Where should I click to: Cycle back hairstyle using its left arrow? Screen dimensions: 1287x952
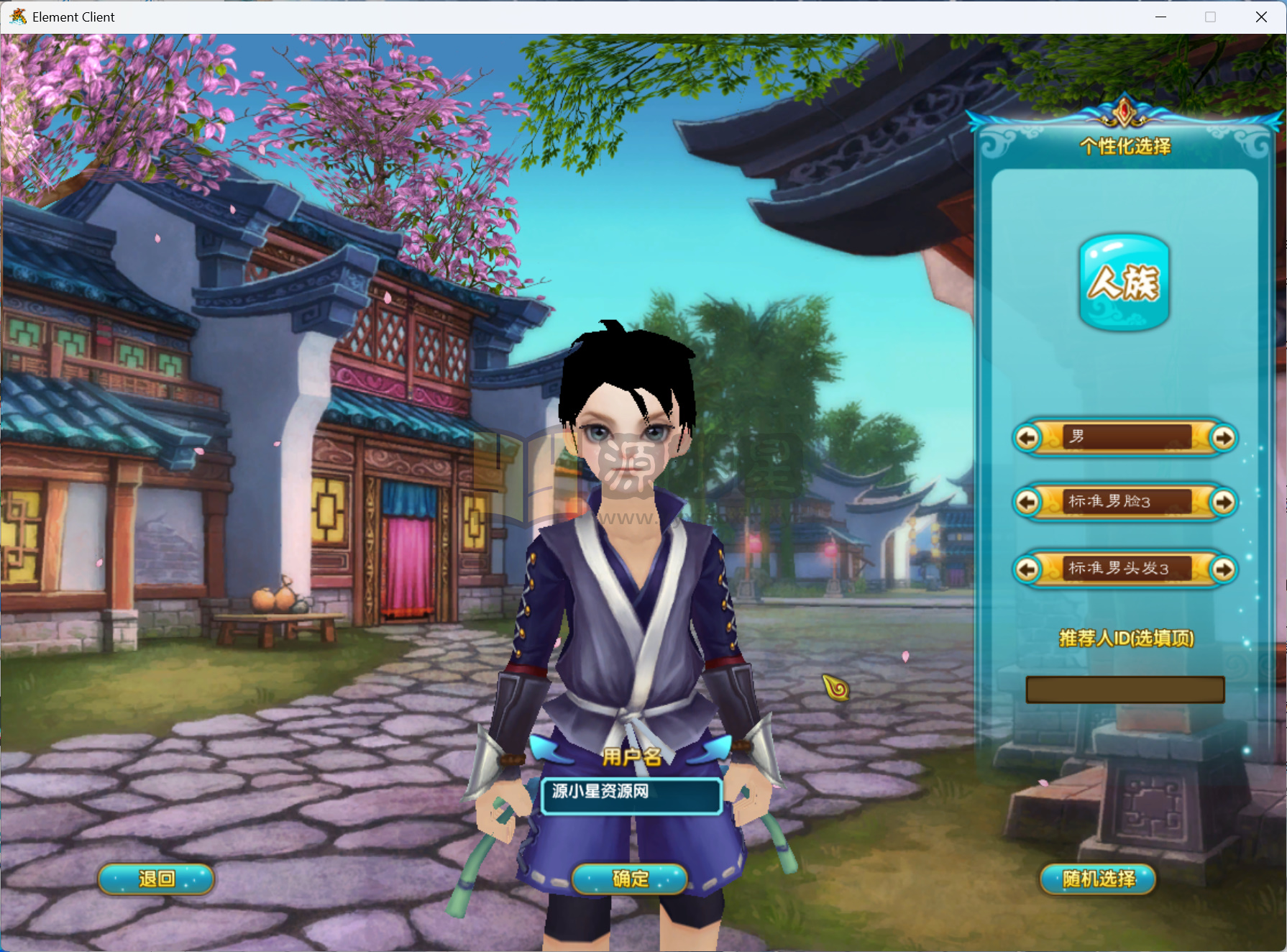point(1028,569)
